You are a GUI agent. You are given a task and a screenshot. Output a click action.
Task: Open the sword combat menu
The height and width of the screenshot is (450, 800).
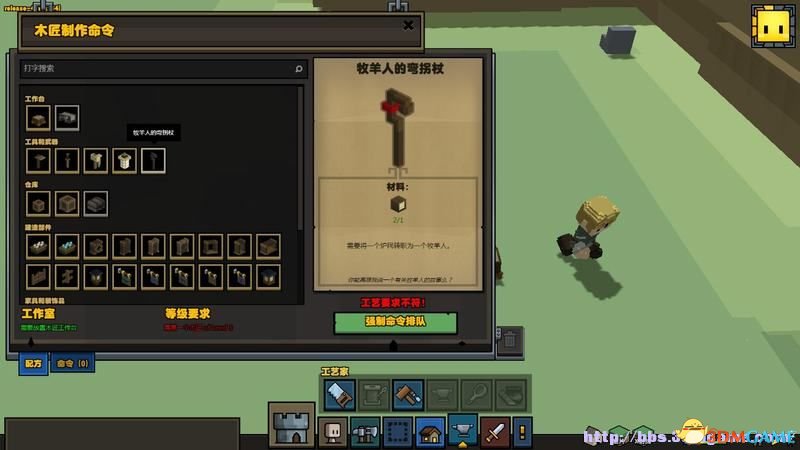click(x=496, y=431)
